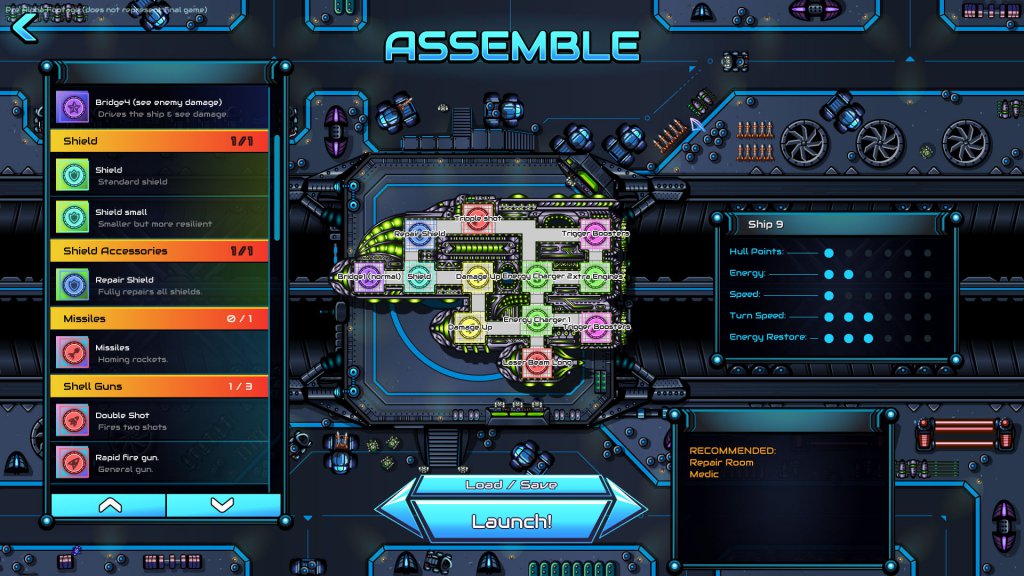Choose the standard Shield module row
This screenshot has height=576, width=1024.
tap(160, 176)
